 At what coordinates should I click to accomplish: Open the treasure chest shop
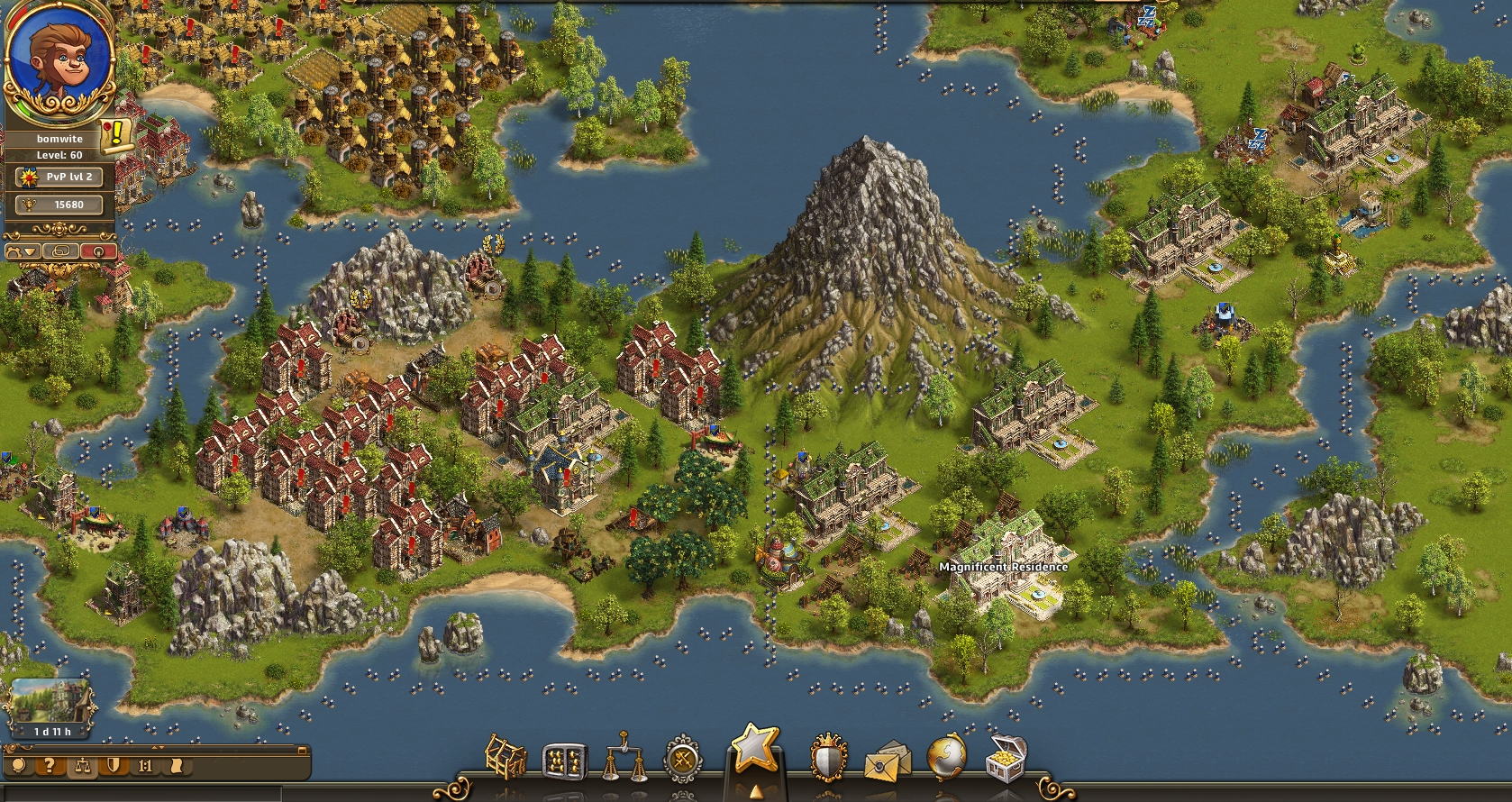(1005, 759)
